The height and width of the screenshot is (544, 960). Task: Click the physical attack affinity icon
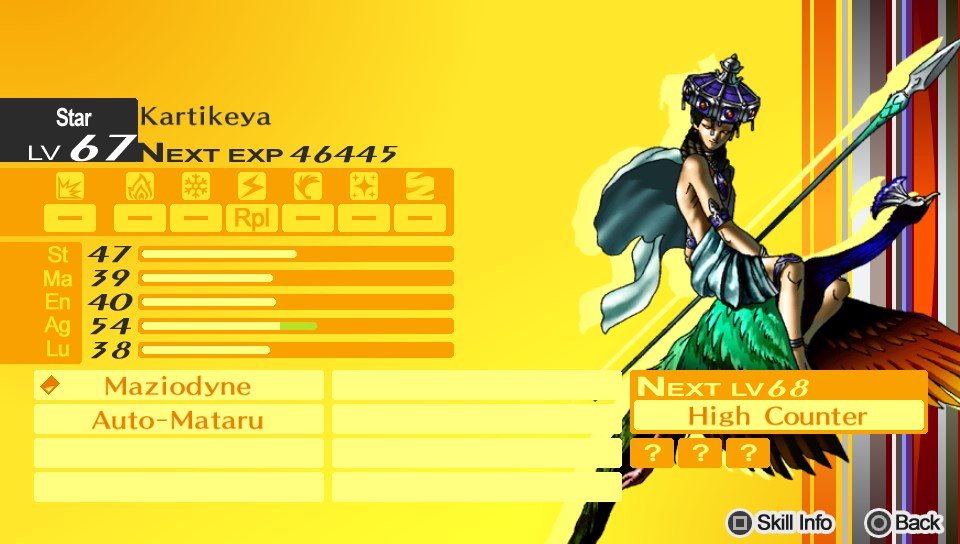point(70,186)
